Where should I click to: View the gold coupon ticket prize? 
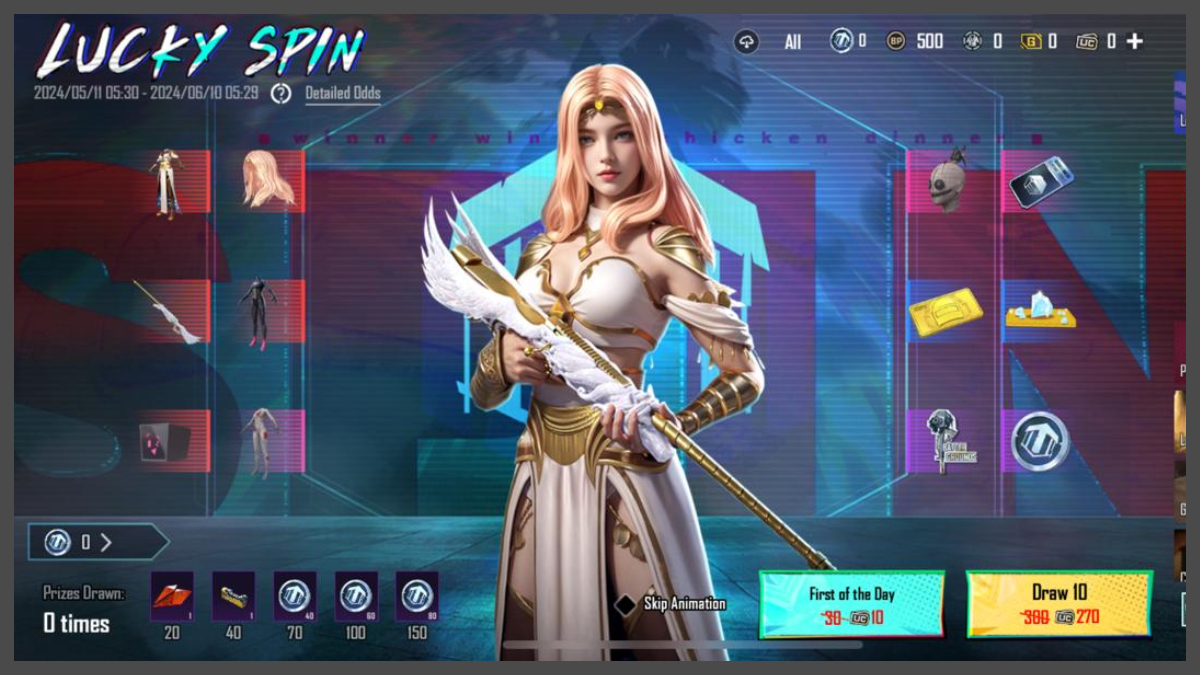point(945,311)
